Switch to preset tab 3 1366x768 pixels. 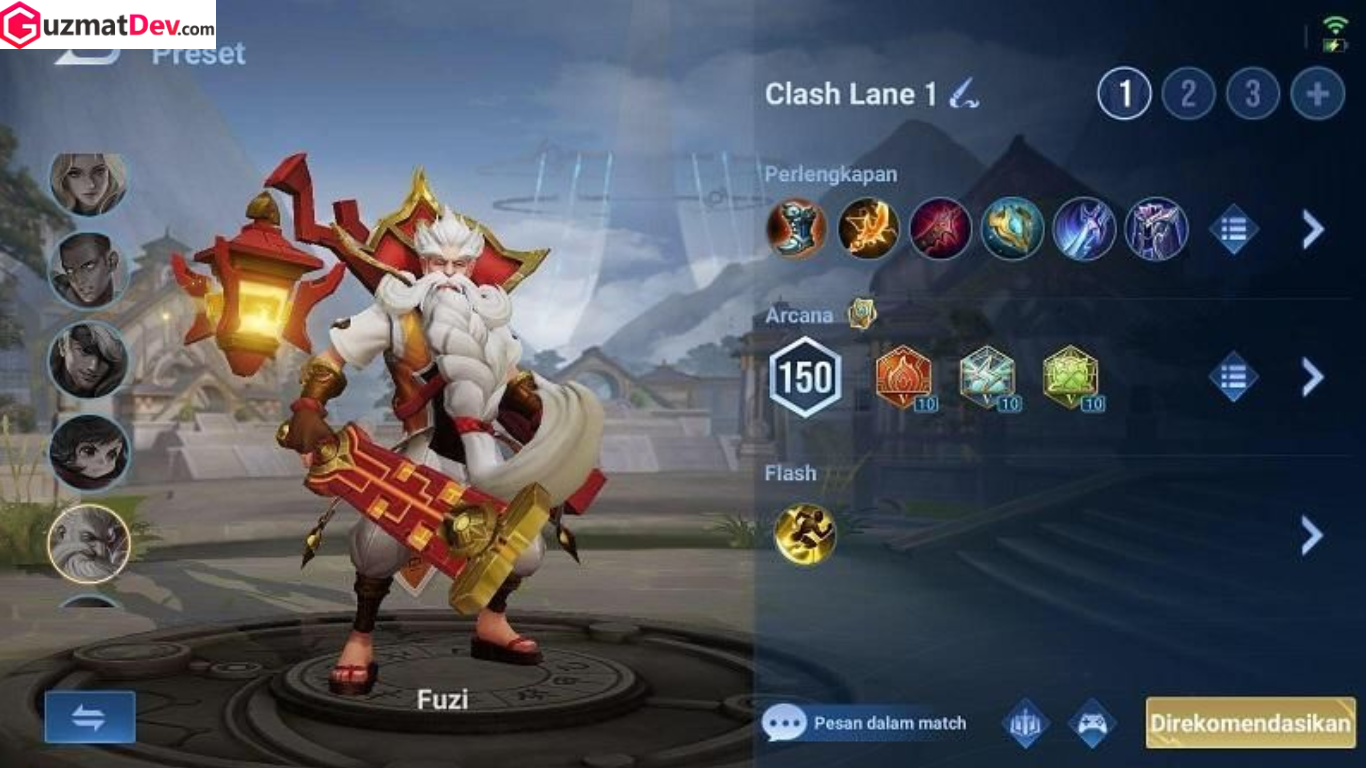[1251, 94]
